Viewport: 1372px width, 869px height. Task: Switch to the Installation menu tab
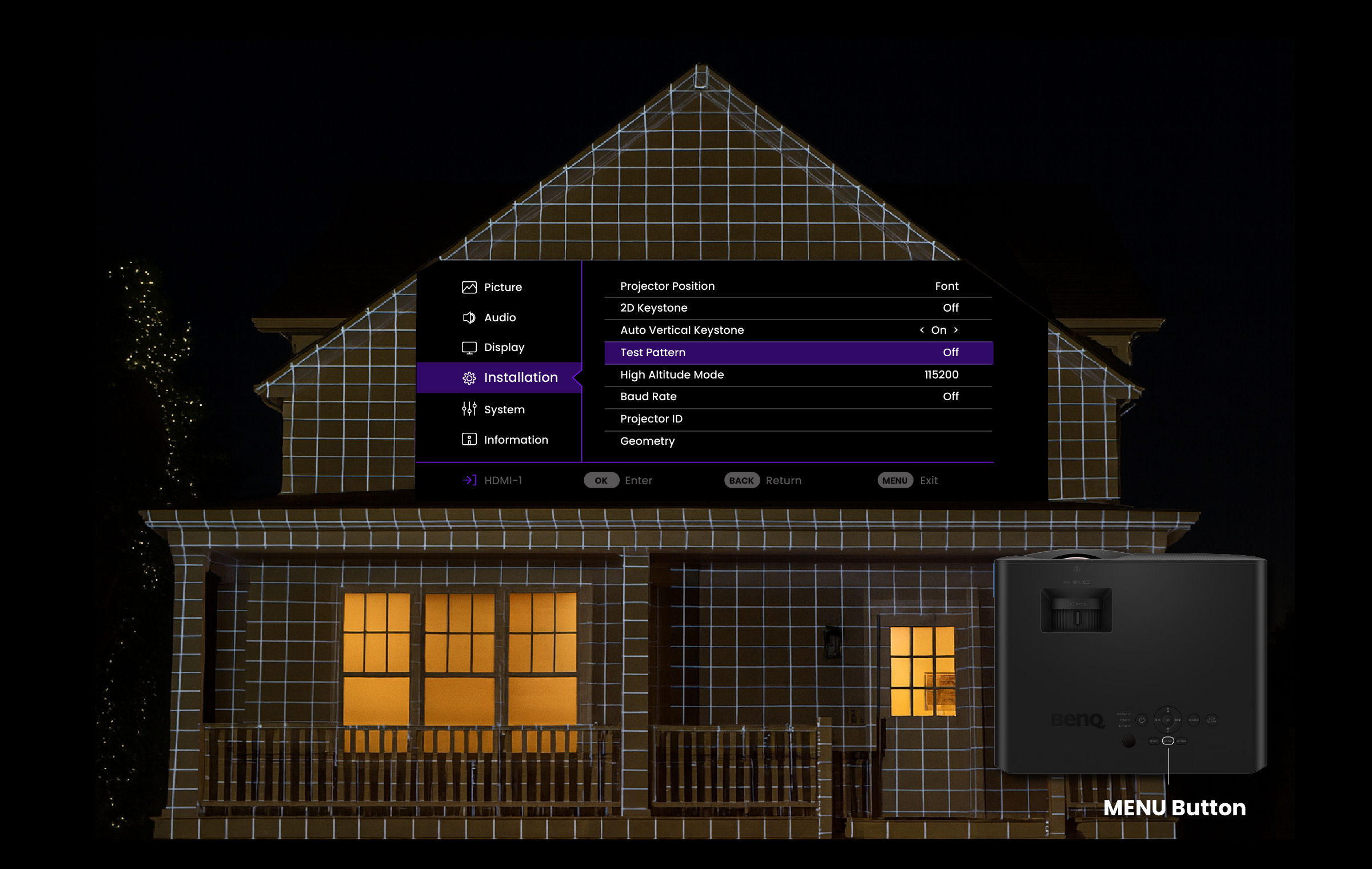[521, 377]
